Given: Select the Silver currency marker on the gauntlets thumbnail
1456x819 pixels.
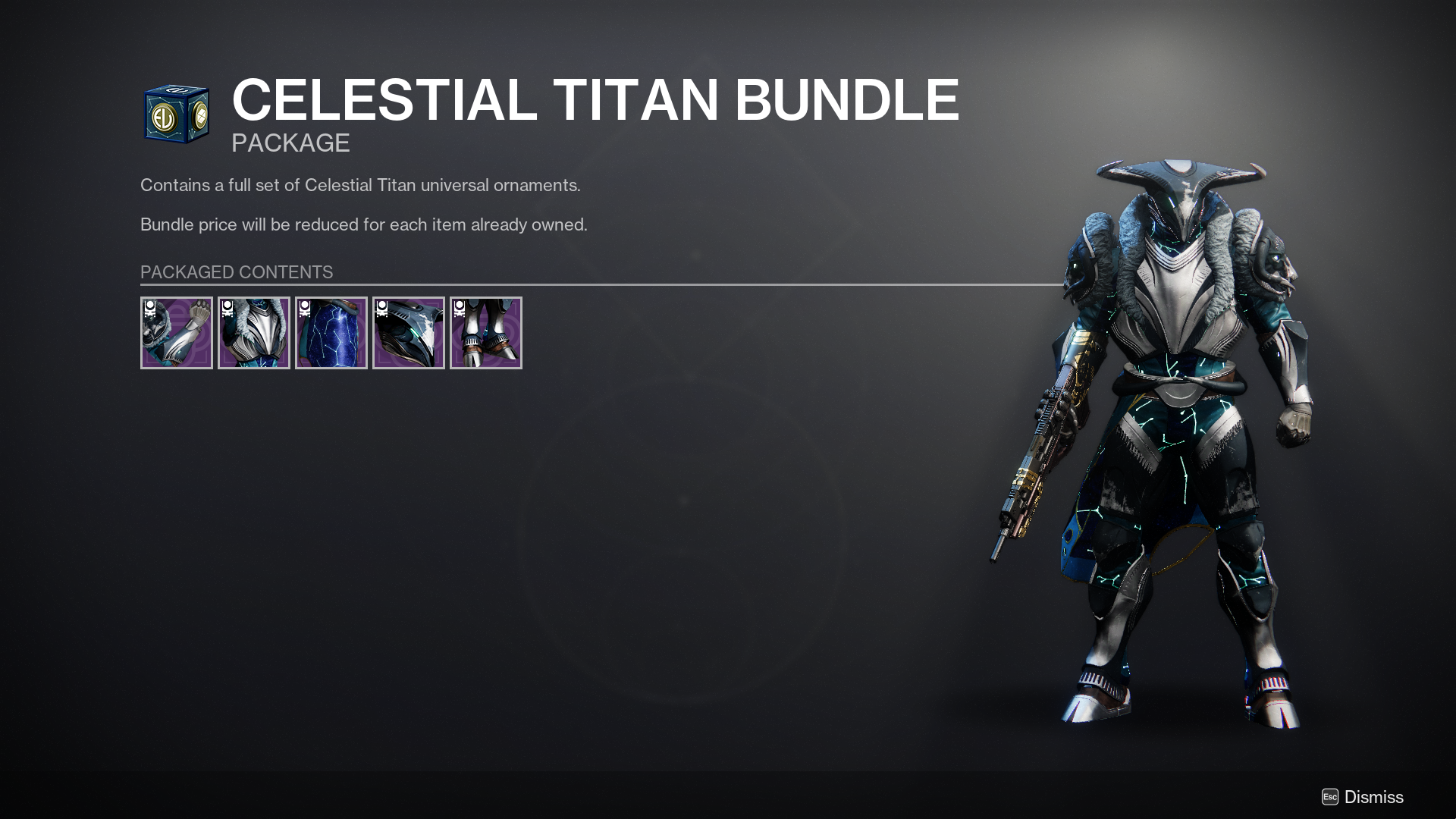Looking at the screenshot, I should 151,309.
